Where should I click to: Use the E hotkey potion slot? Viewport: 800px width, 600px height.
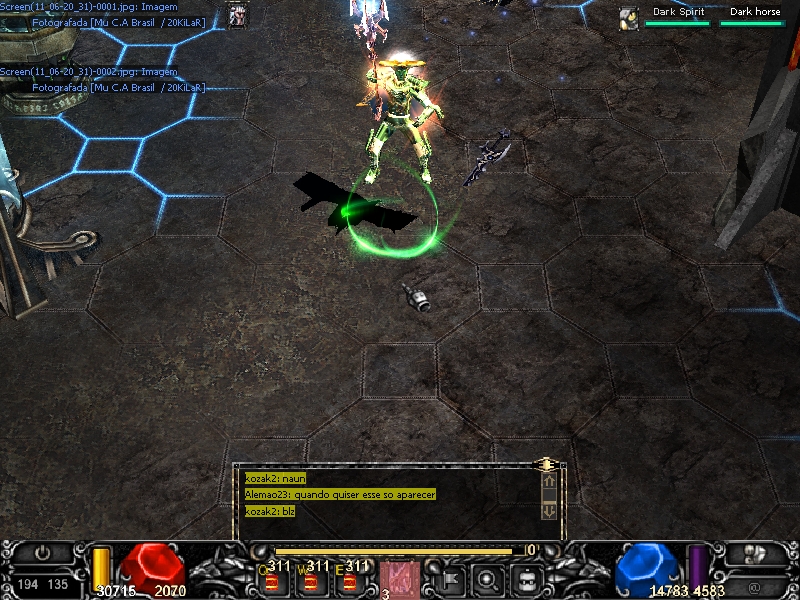[x=350, y=579]
